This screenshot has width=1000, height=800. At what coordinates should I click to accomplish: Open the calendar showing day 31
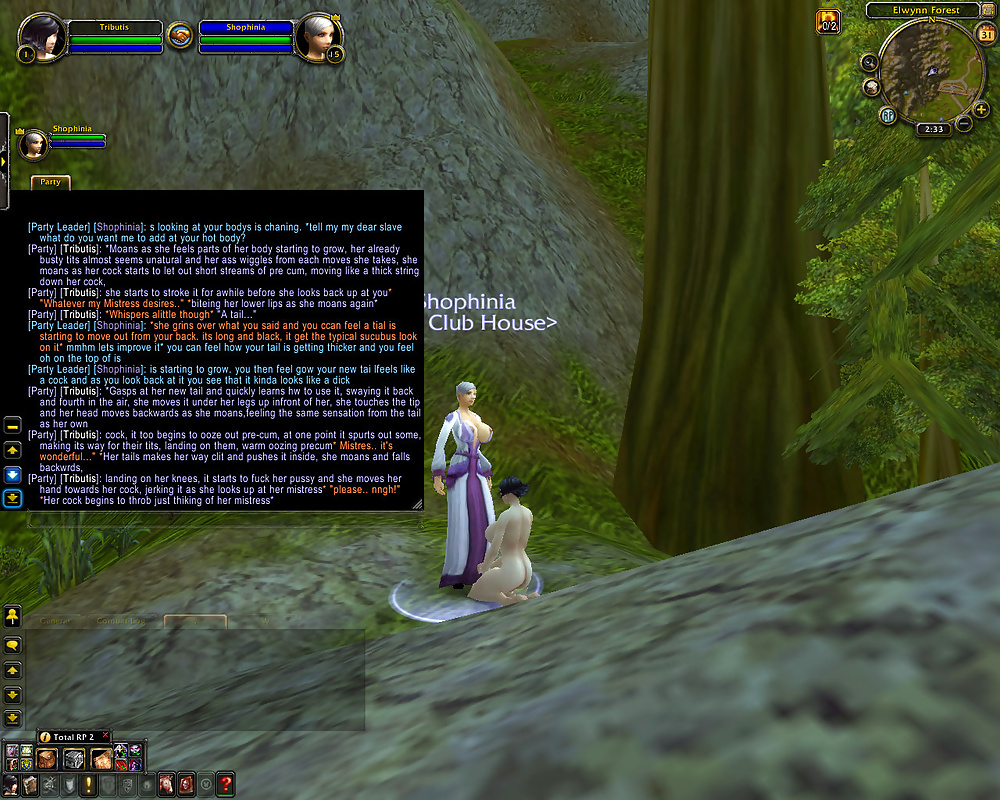coord(987,35)
